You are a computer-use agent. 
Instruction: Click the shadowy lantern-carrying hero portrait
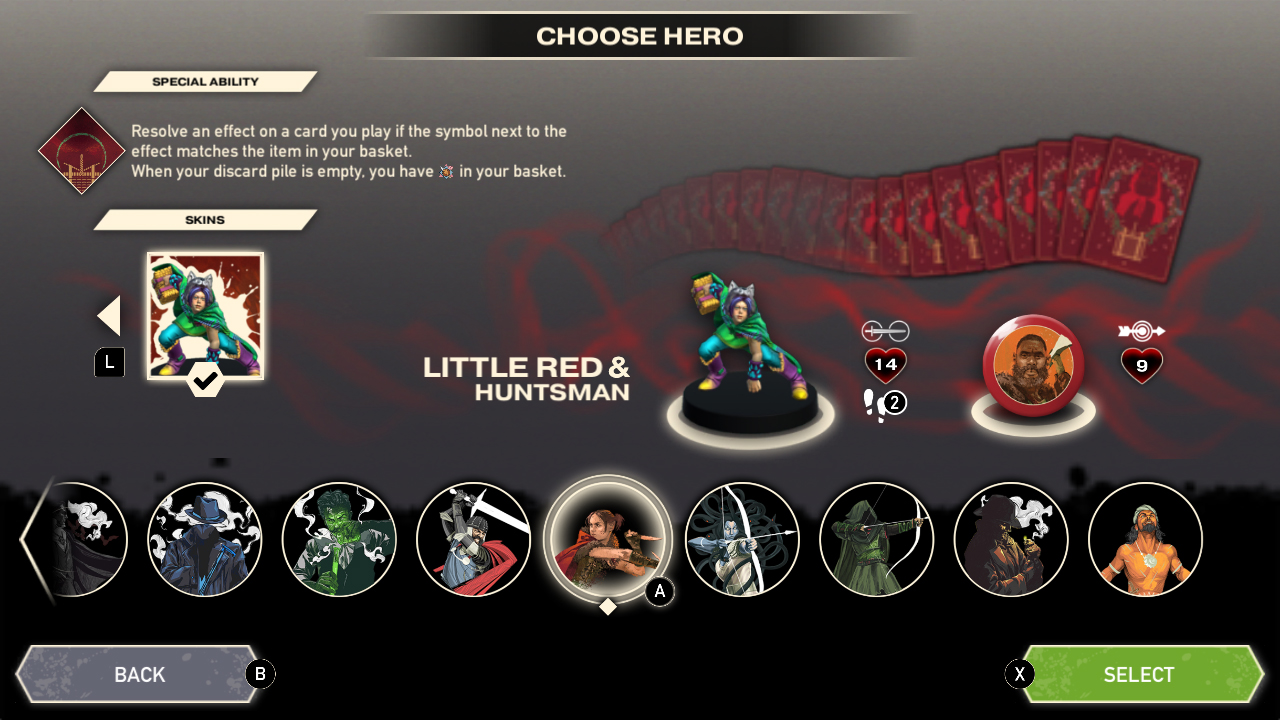1011,540
